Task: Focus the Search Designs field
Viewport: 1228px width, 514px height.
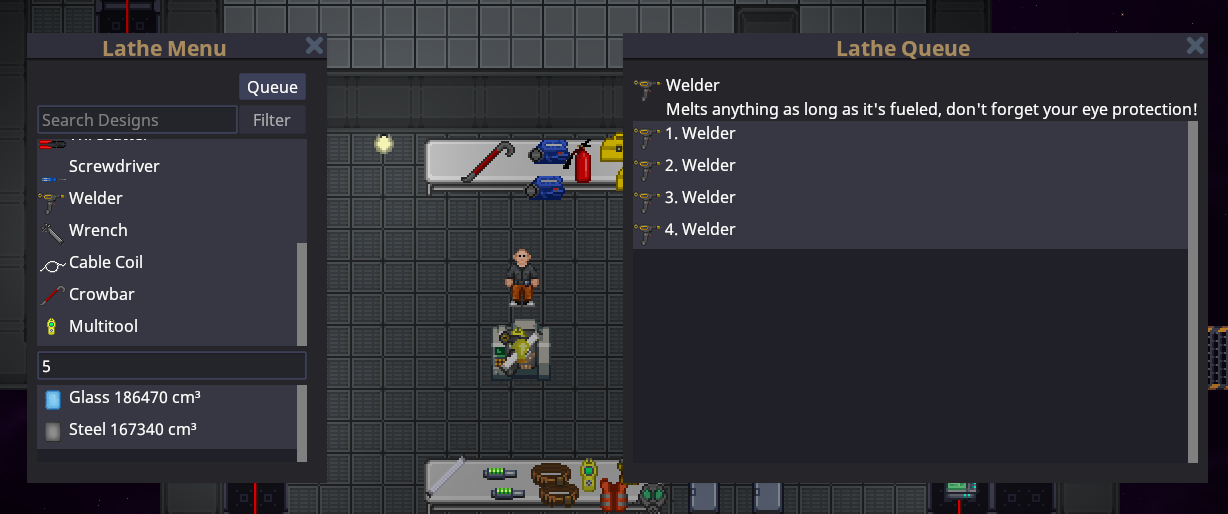Action: pyautogui.click(x=137, y=120)
